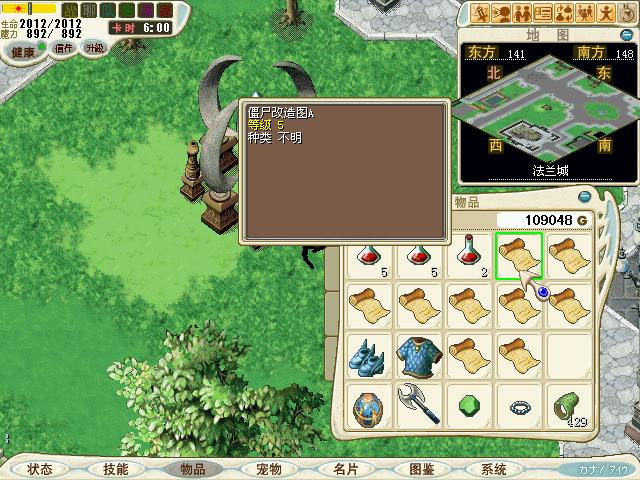Open the 图鉴 encyclopedia menu
Screen dimensions: 640x480
tap(421, 469)
